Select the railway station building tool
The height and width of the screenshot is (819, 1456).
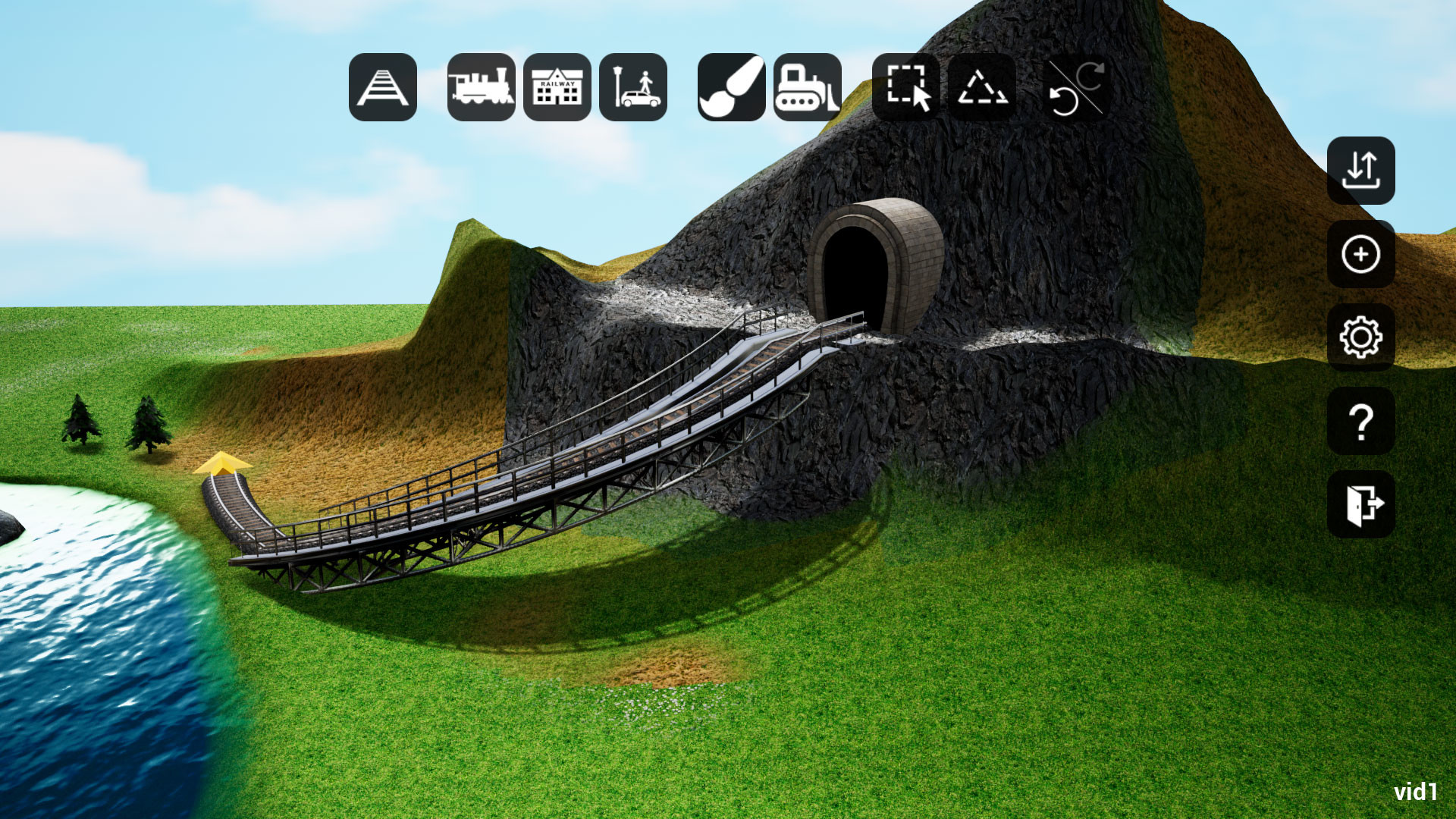coord(557,89)
